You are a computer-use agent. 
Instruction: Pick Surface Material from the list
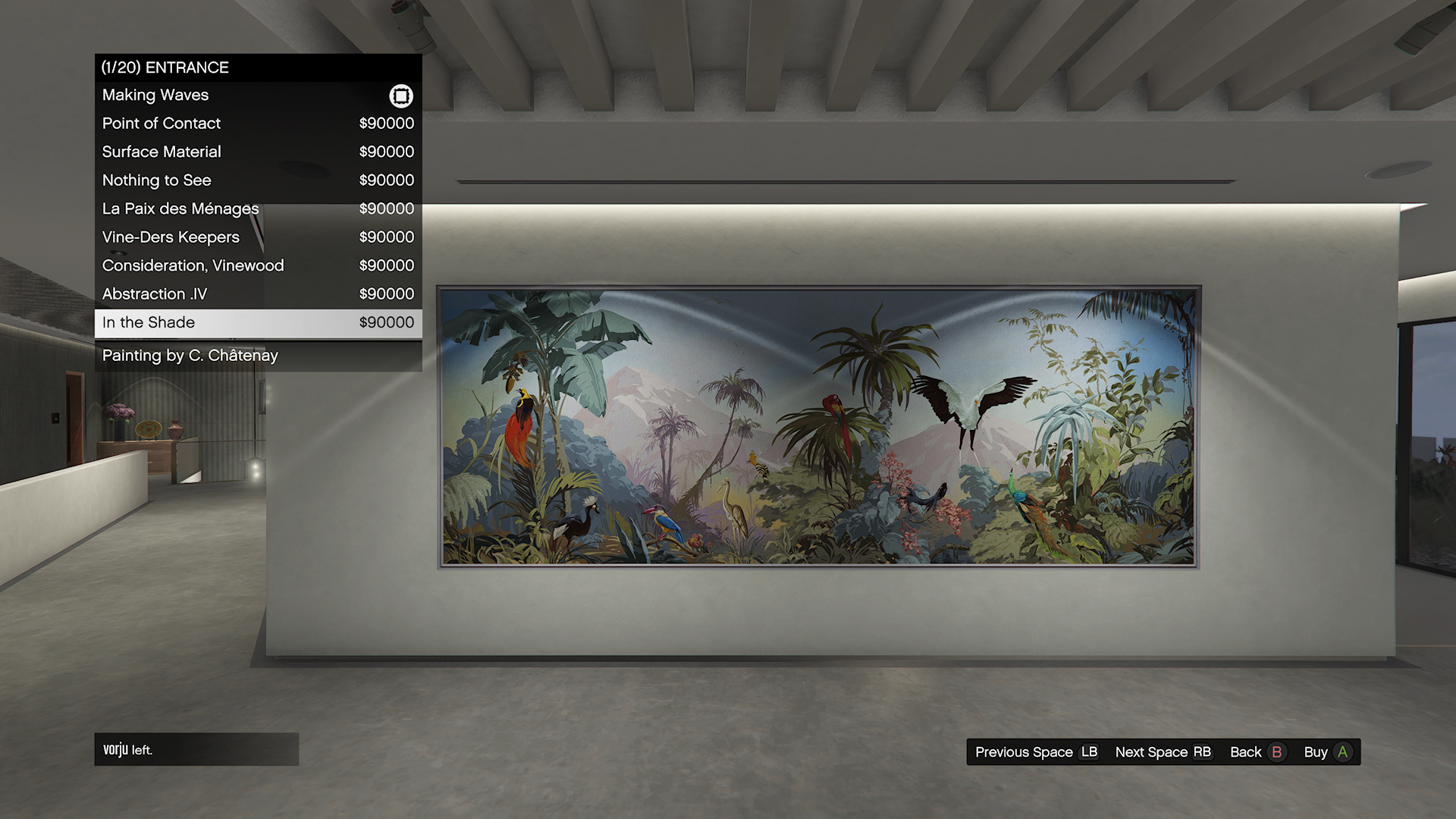pyautogui.click(x=258, y=152)
